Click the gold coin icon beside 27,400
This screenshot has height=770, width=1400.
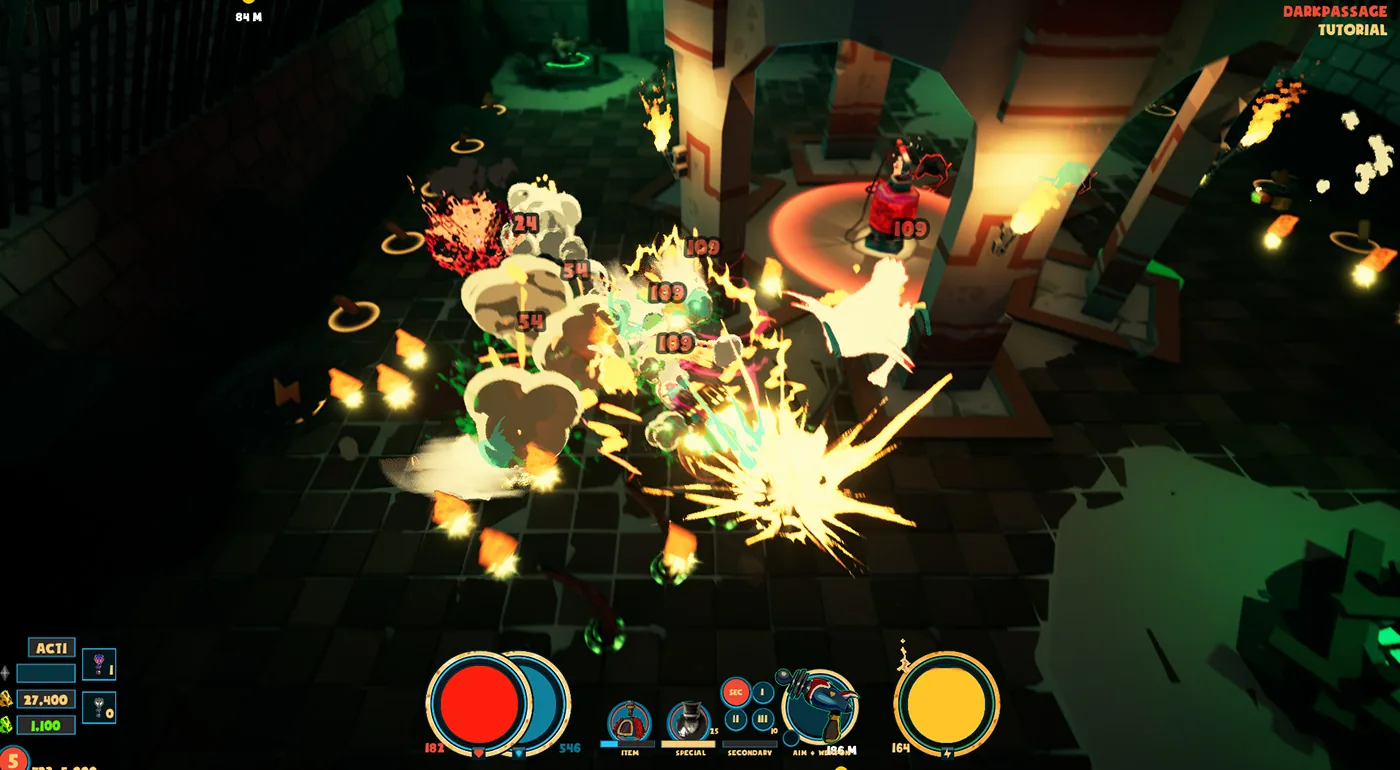click(8, 699)
